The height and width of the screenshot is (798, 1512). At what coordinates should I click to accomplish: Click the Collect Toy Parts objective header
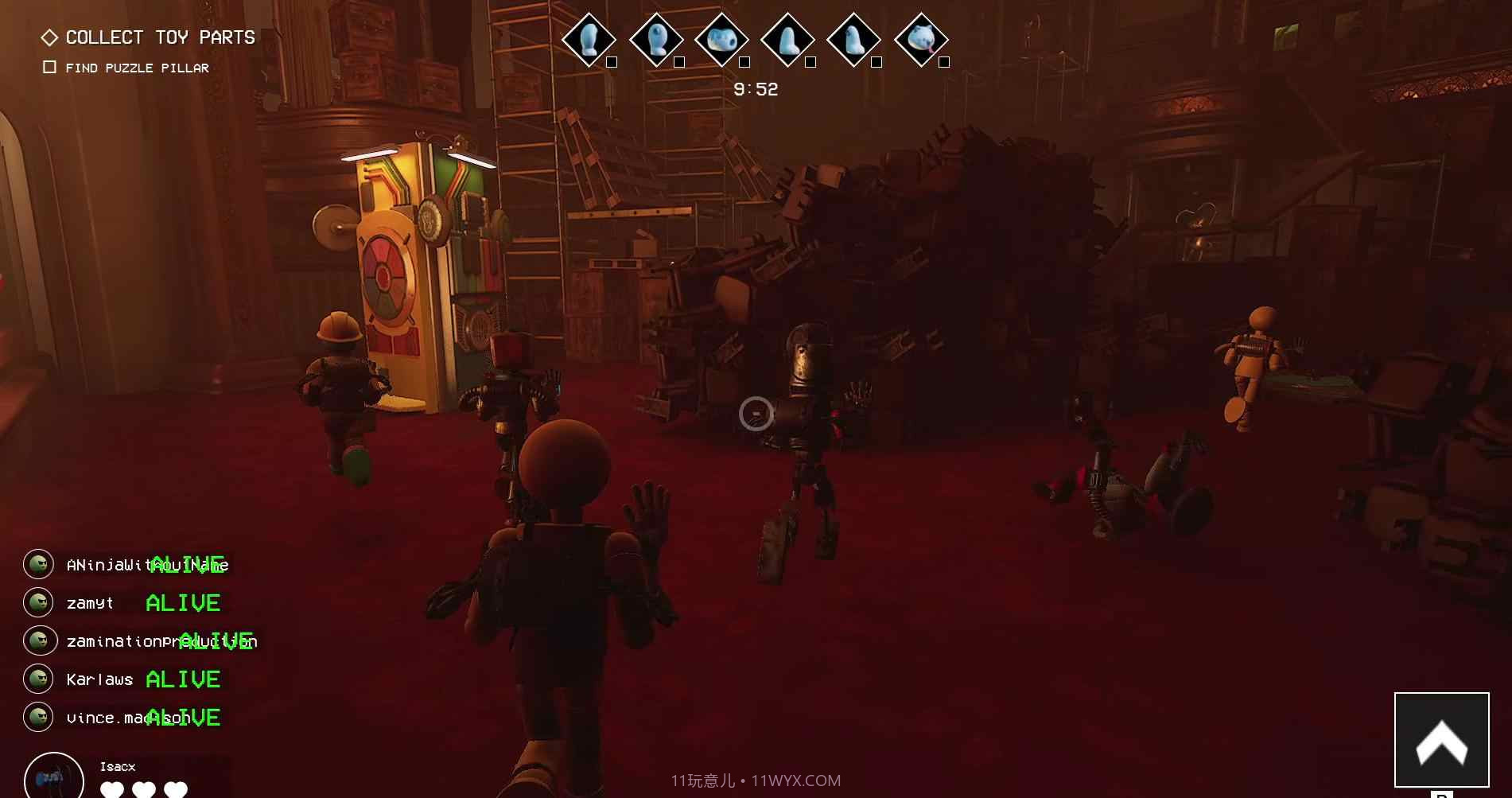click(159, 37)
